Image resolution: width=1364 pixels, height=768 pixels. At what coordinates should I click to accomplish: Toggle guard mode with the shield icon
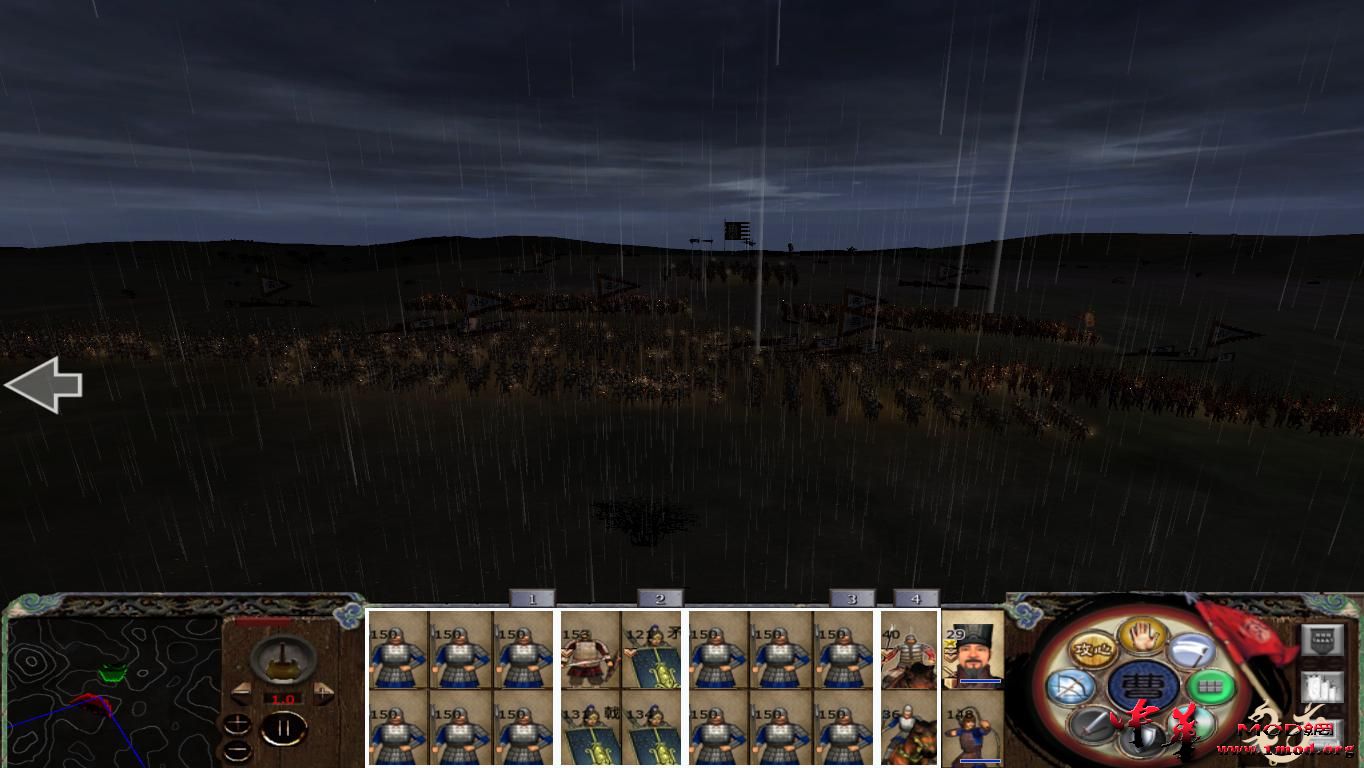pos(1145,734)
